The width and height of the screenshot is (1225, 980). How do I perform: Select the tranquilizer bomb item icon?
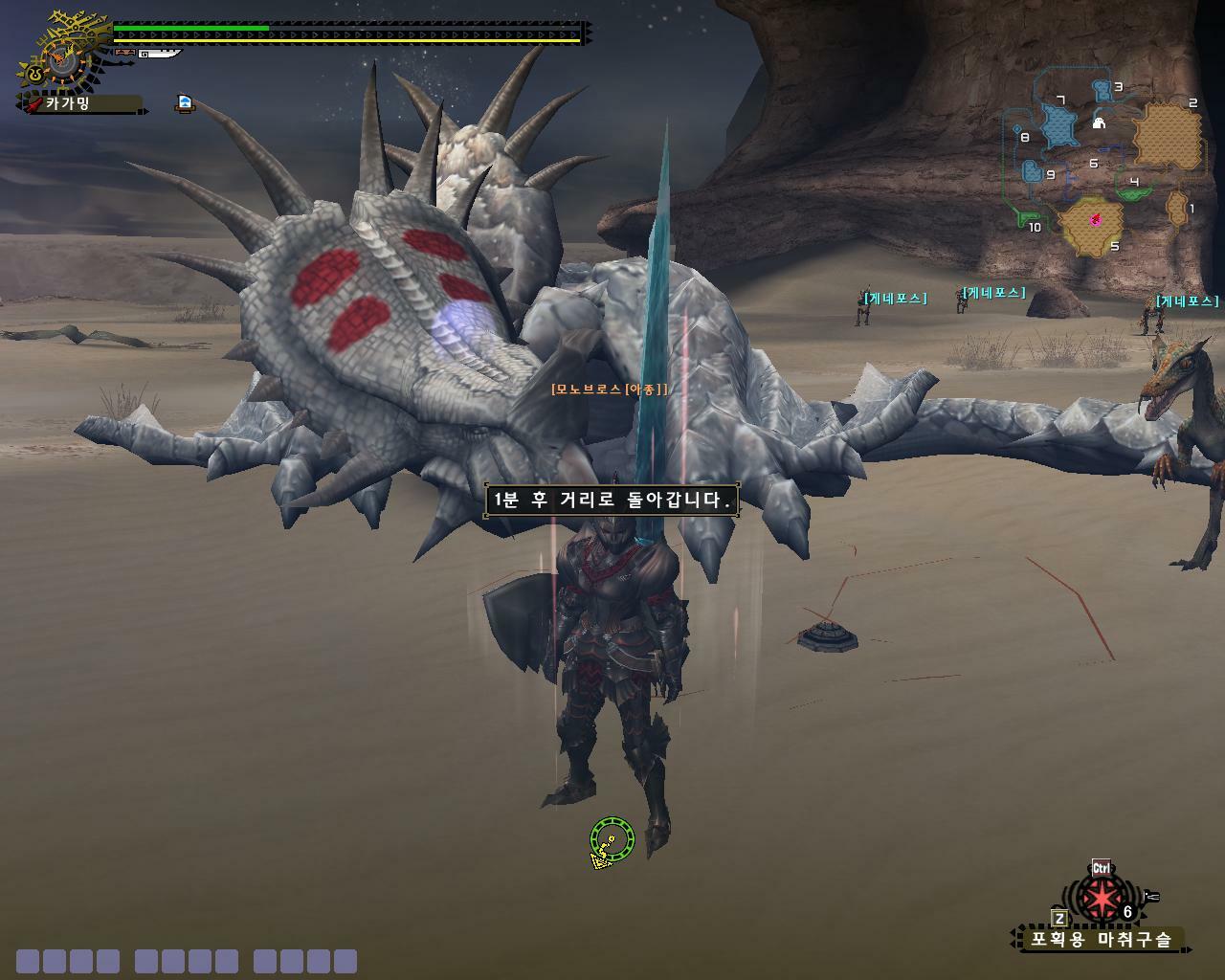pos(1102,899)
